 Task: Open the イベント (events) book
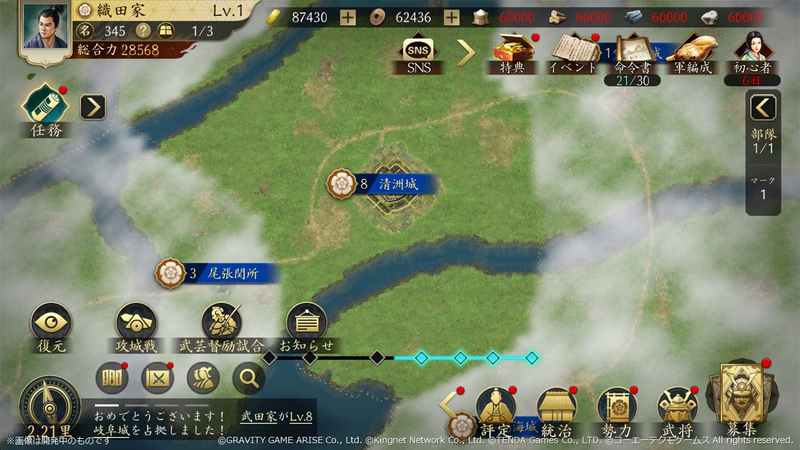(573, 52)
